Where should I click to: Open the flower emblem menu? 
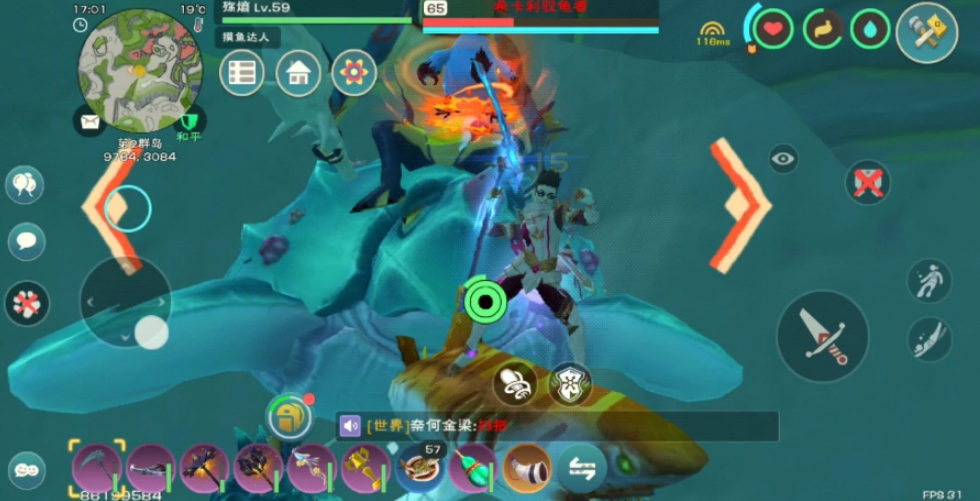352,73
